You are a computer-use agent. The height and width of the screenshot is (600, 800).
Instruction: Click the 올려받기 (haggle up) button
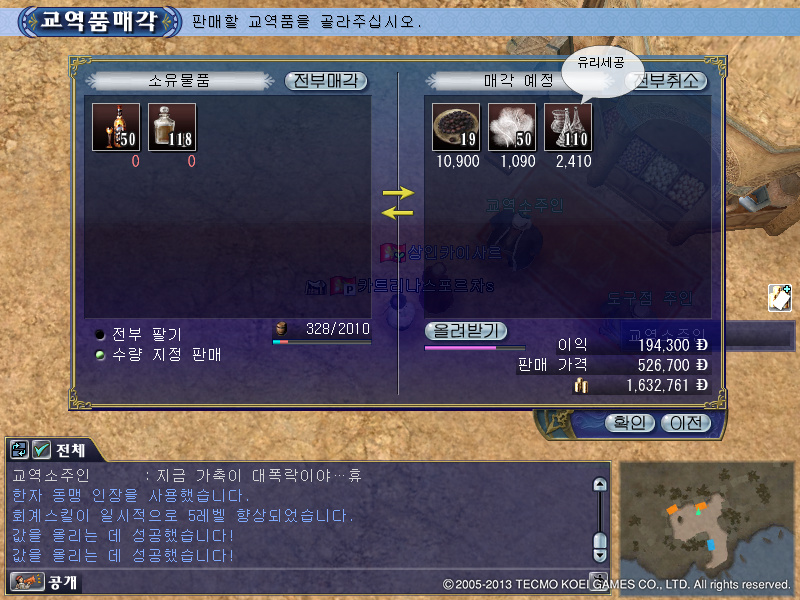pos(466,330)
